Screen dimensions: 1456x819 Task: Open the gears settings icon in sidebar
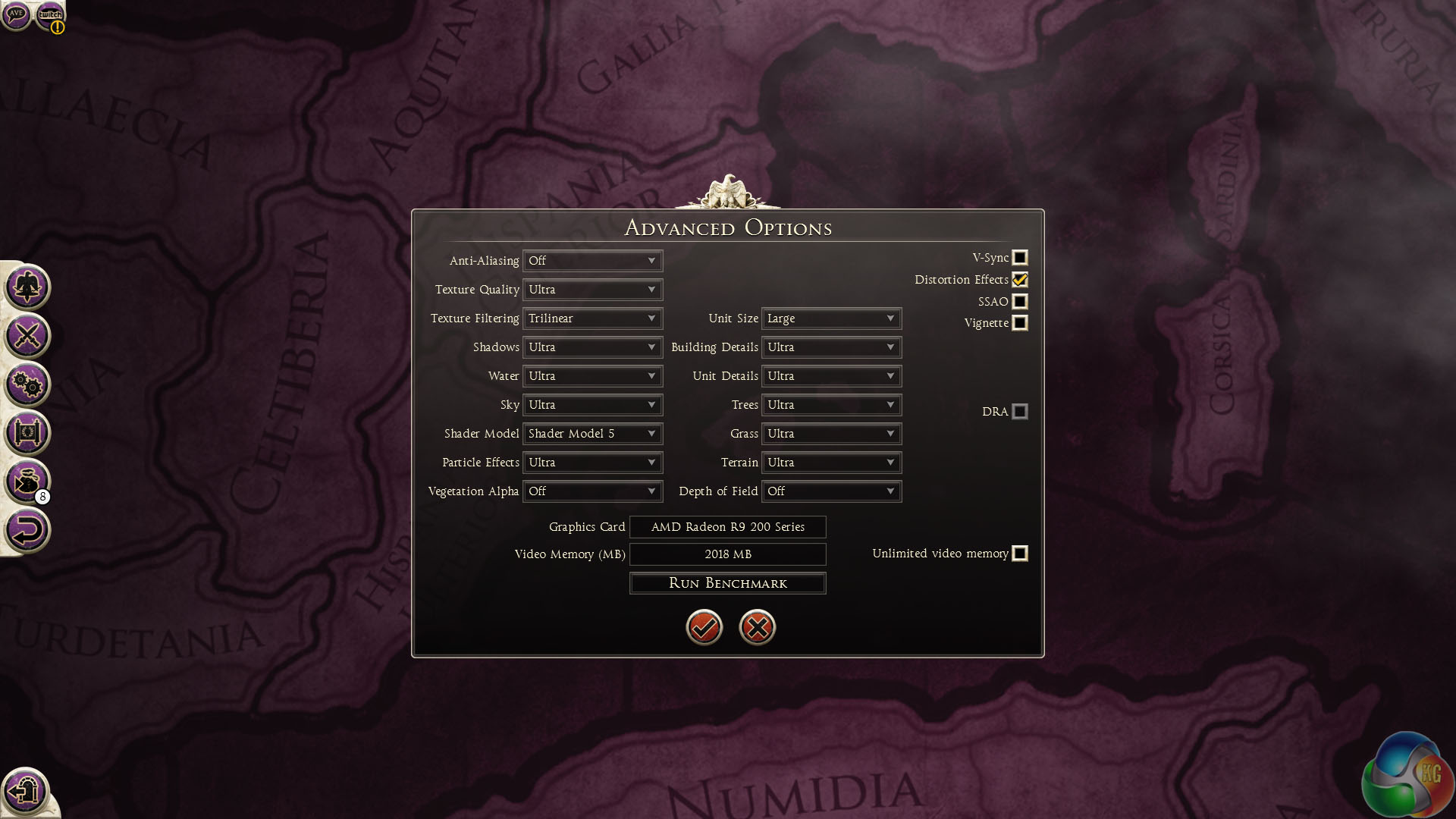(x=27, y=384)
